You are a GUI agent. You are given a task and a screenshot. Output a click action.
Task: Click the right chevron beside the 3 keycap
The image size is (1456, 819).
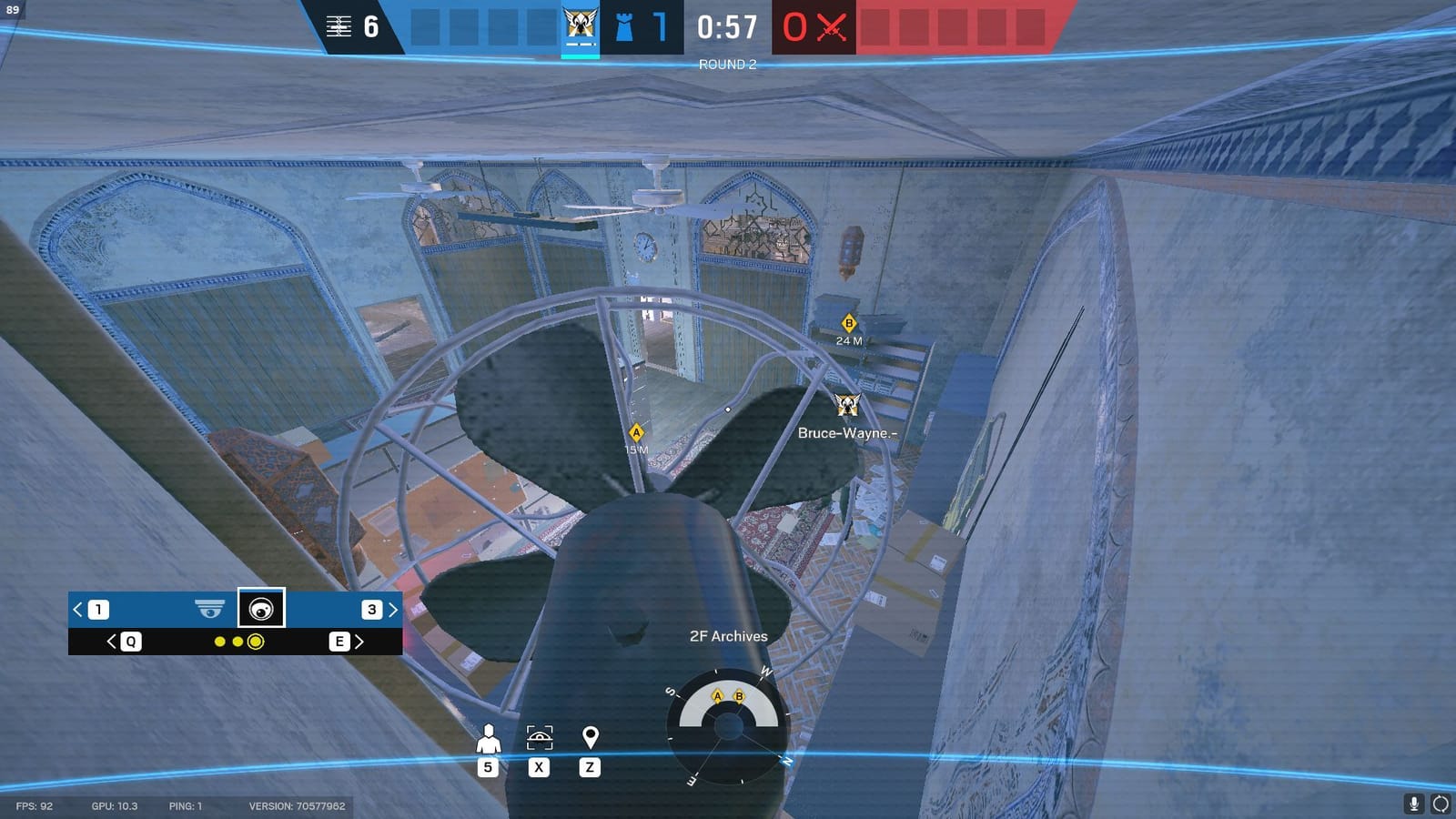click(x=393, y=608)
